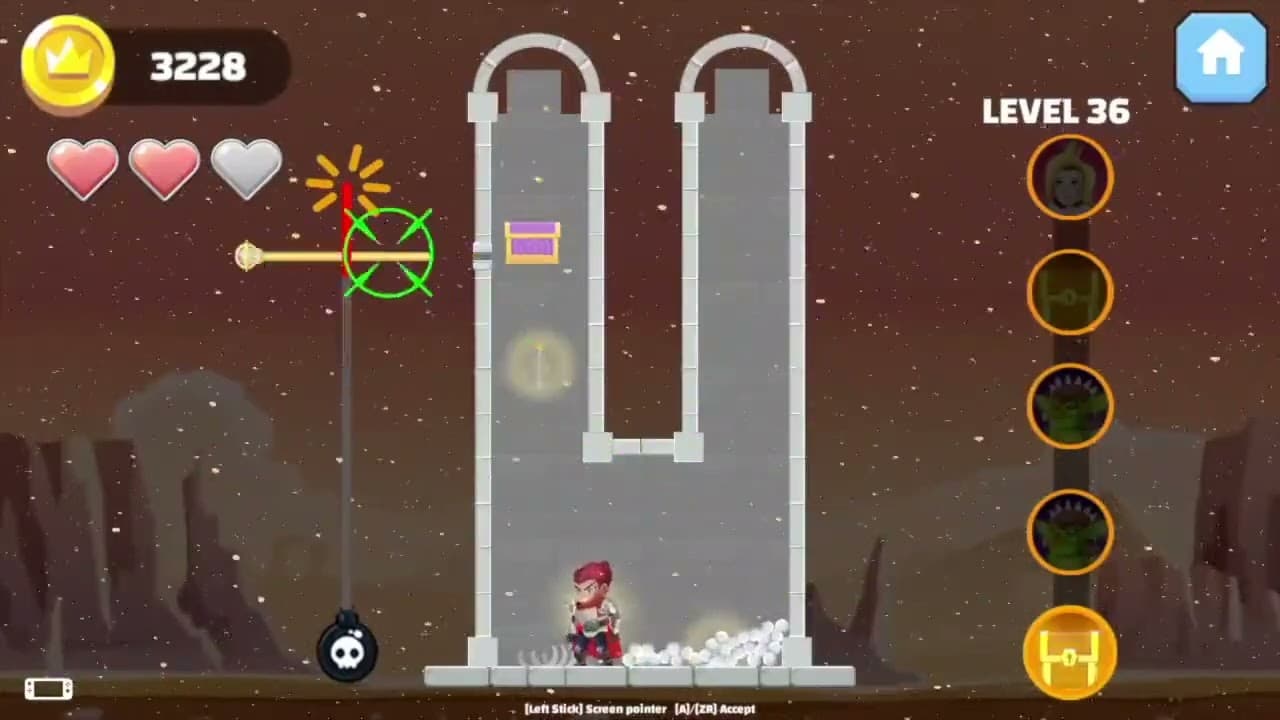1280x720 pixels.
Task: Click the coin score reading 3228
Action: [196, 67]
